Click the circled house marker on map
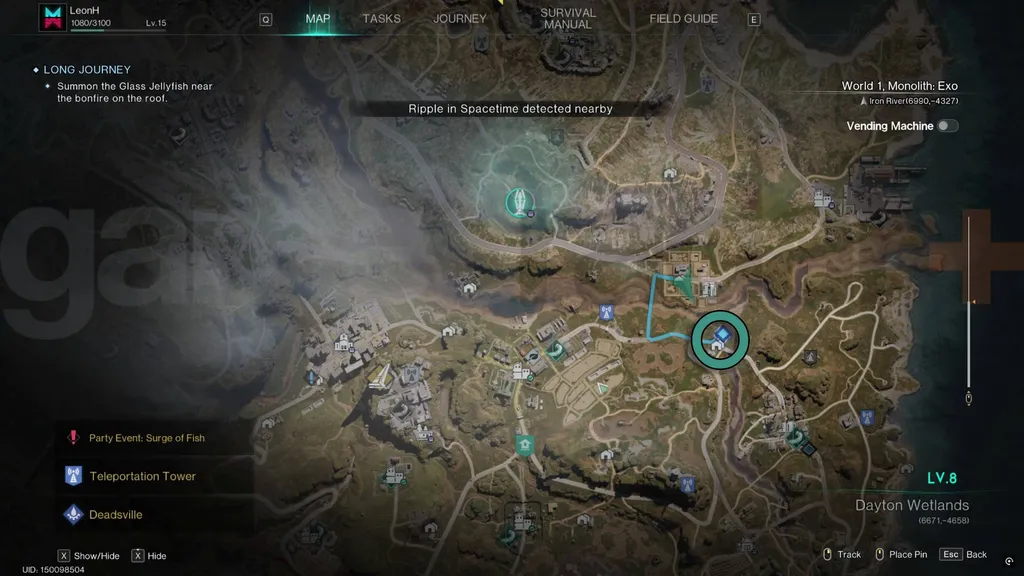 coord(719,339)
